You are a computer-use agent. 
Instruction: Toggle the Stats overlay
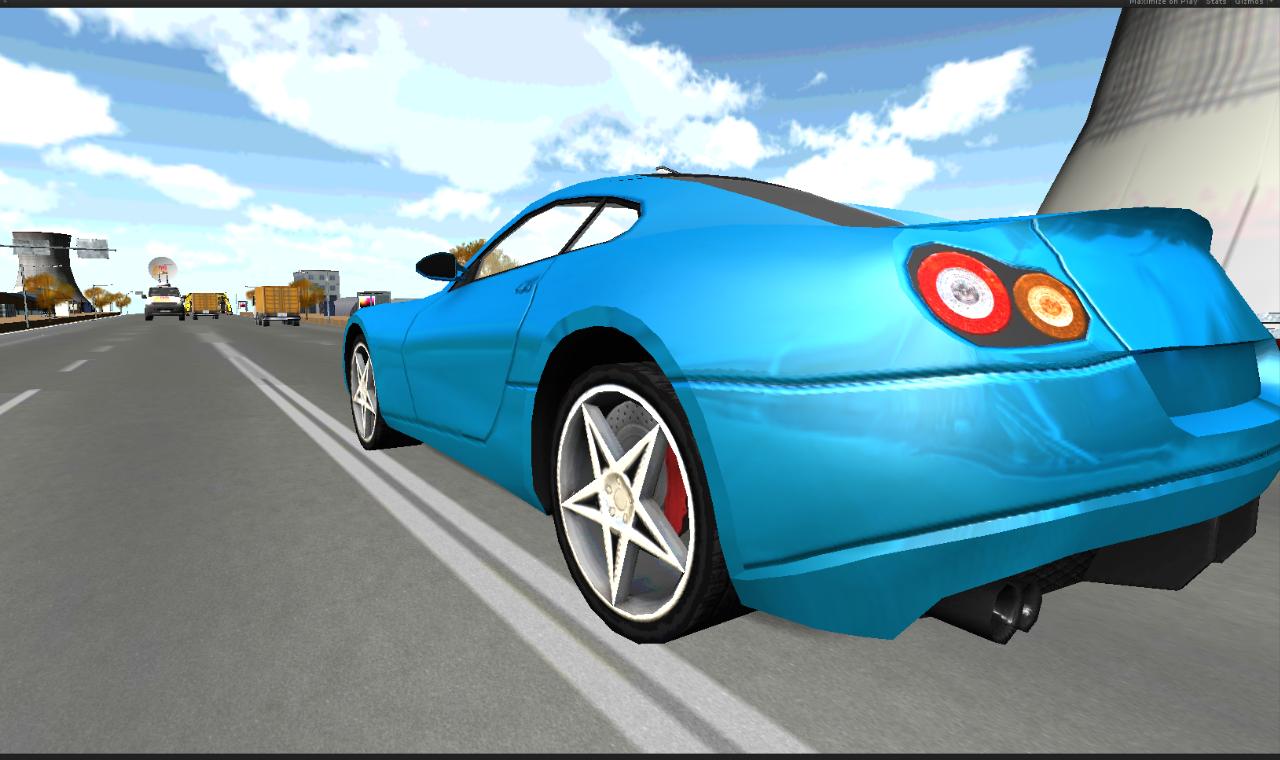[x=1216, y=3]
